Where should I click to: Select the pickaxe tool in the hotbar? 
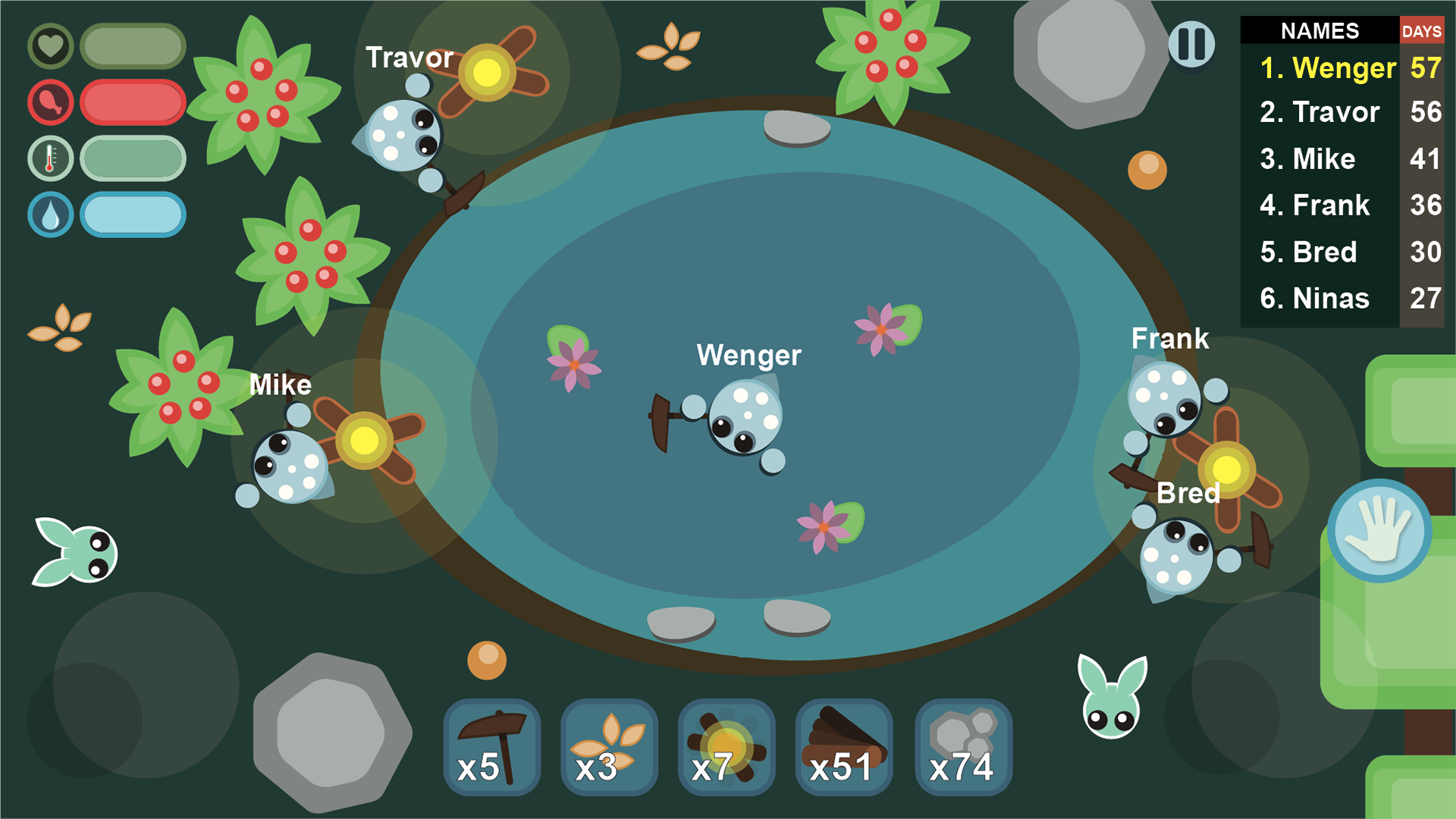tap(491, 747)
